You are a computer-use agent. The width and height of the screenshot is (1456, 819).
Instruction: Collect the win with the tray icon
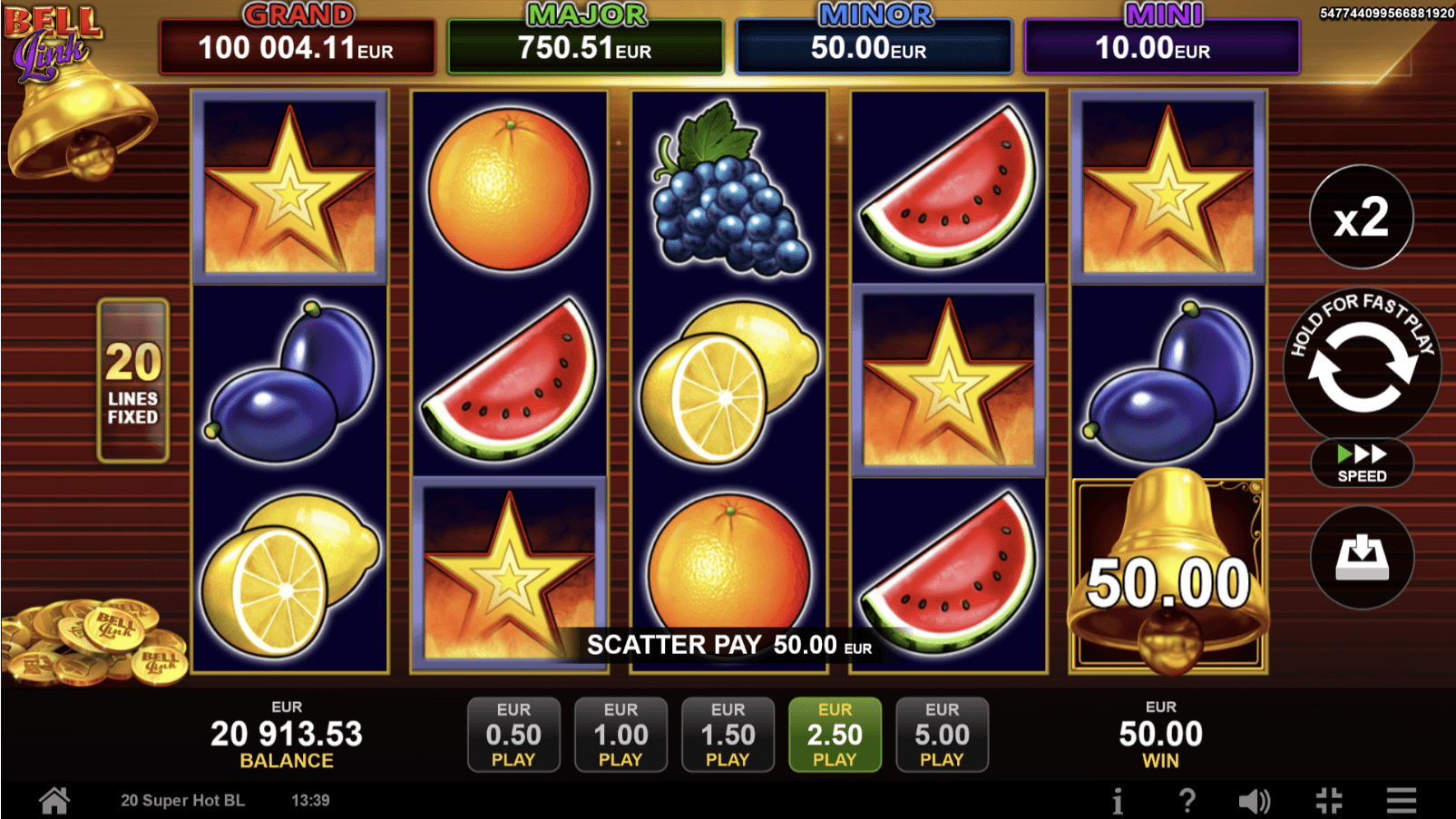point(1362,558)
